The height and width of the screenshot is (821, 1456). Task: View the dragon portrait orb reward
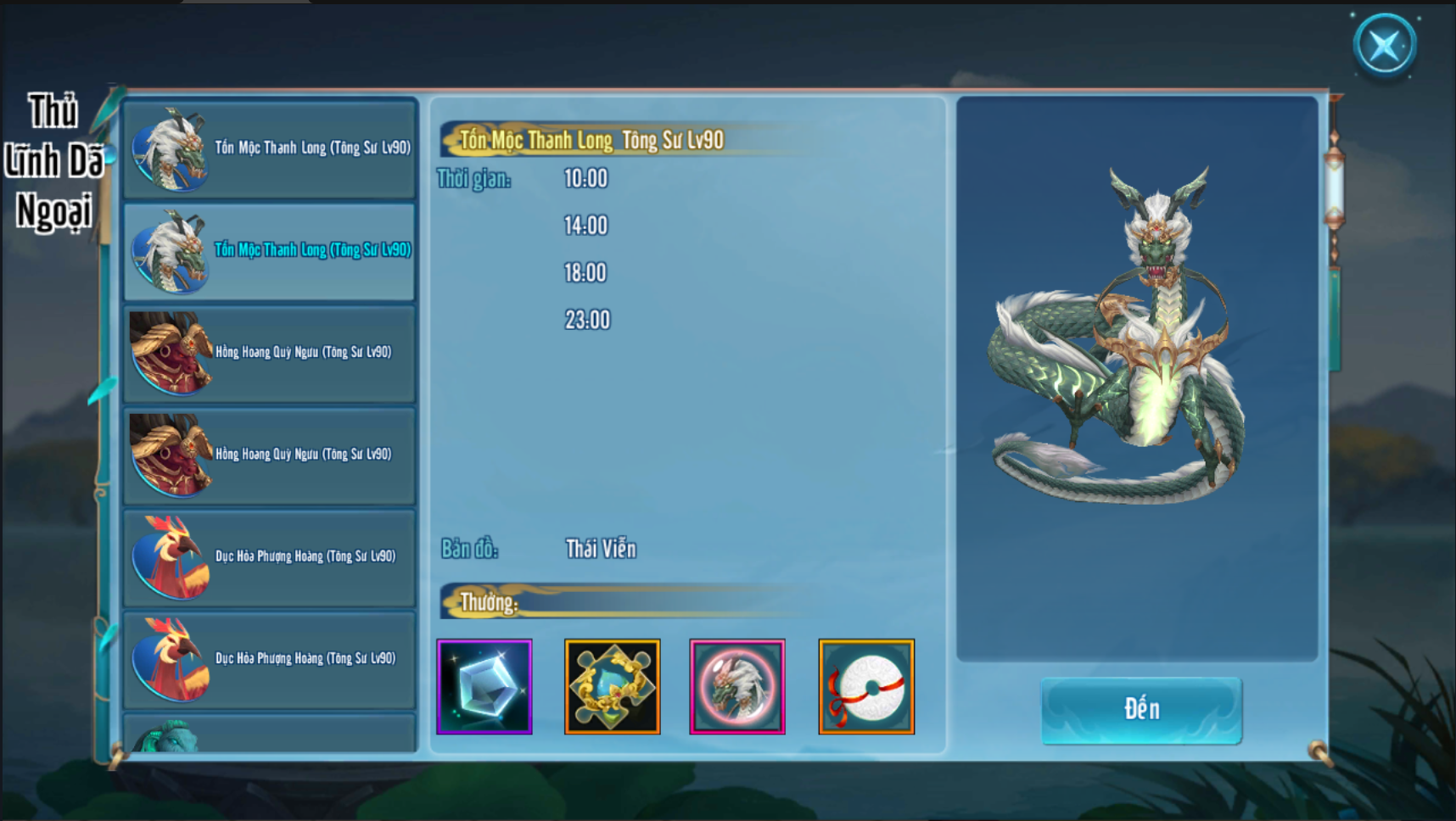point(737,687)
